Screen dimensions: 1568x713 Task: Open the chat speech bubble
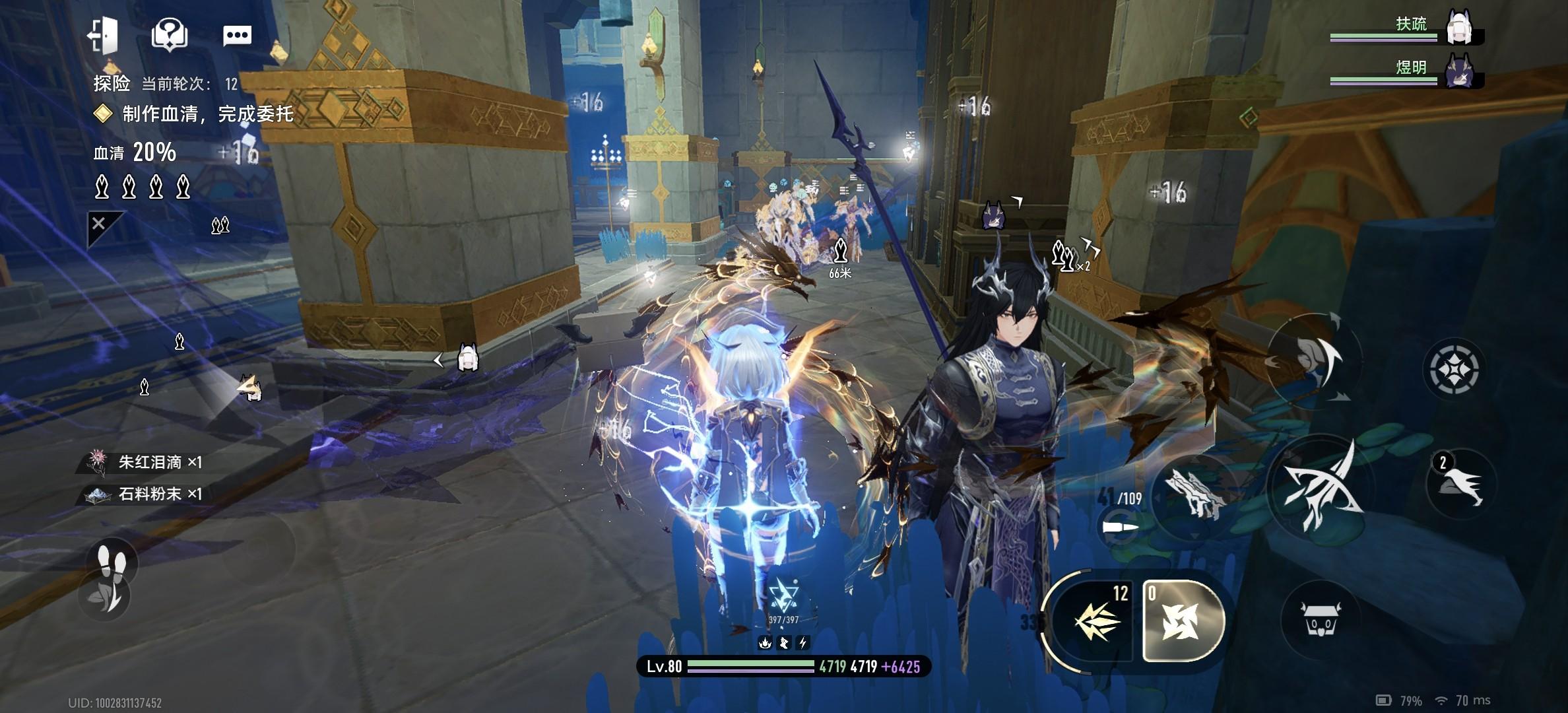click(x=237, y=35)
